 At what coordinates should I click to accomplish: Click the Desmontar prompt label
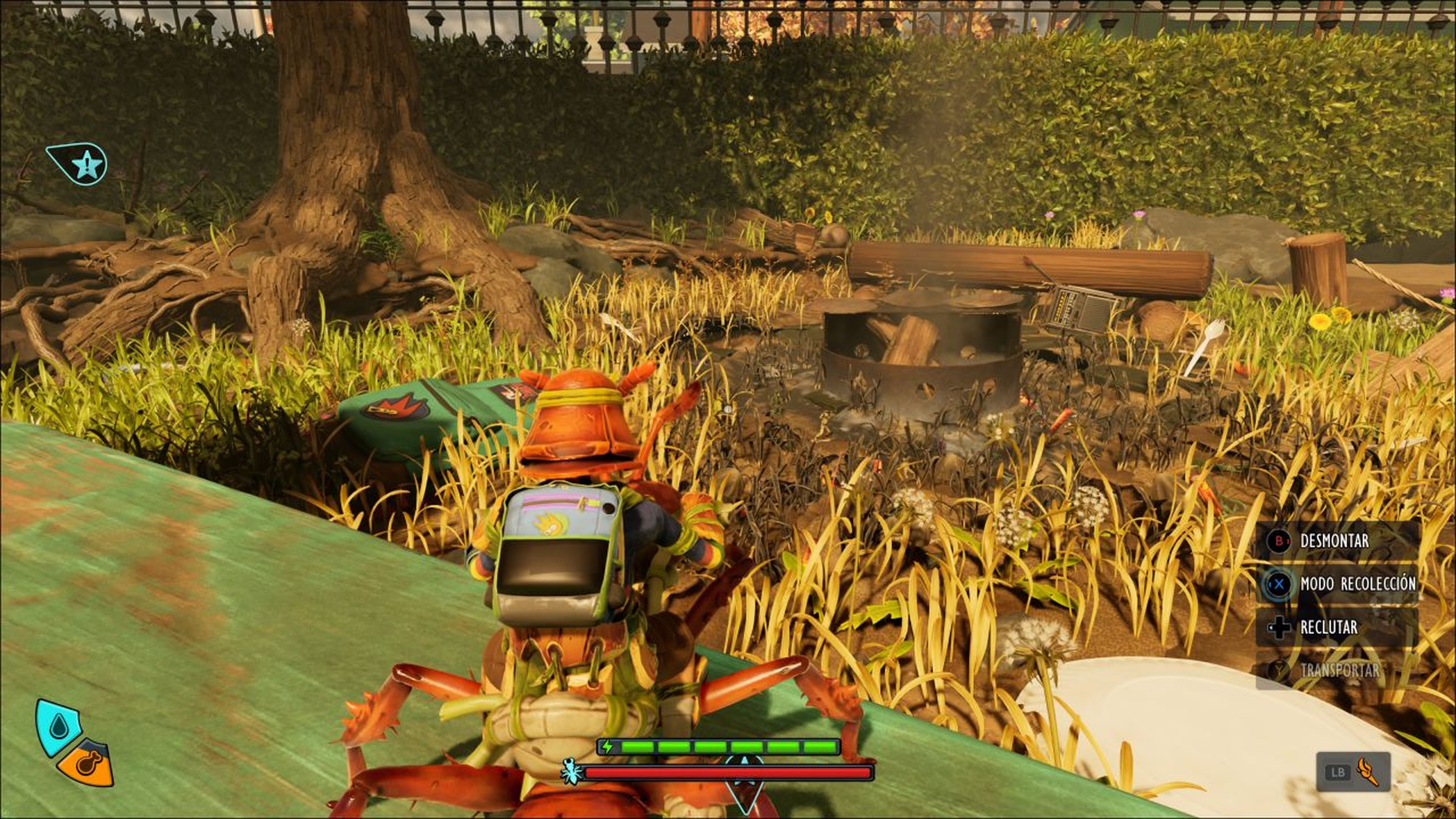click(x=1335, y=540)
